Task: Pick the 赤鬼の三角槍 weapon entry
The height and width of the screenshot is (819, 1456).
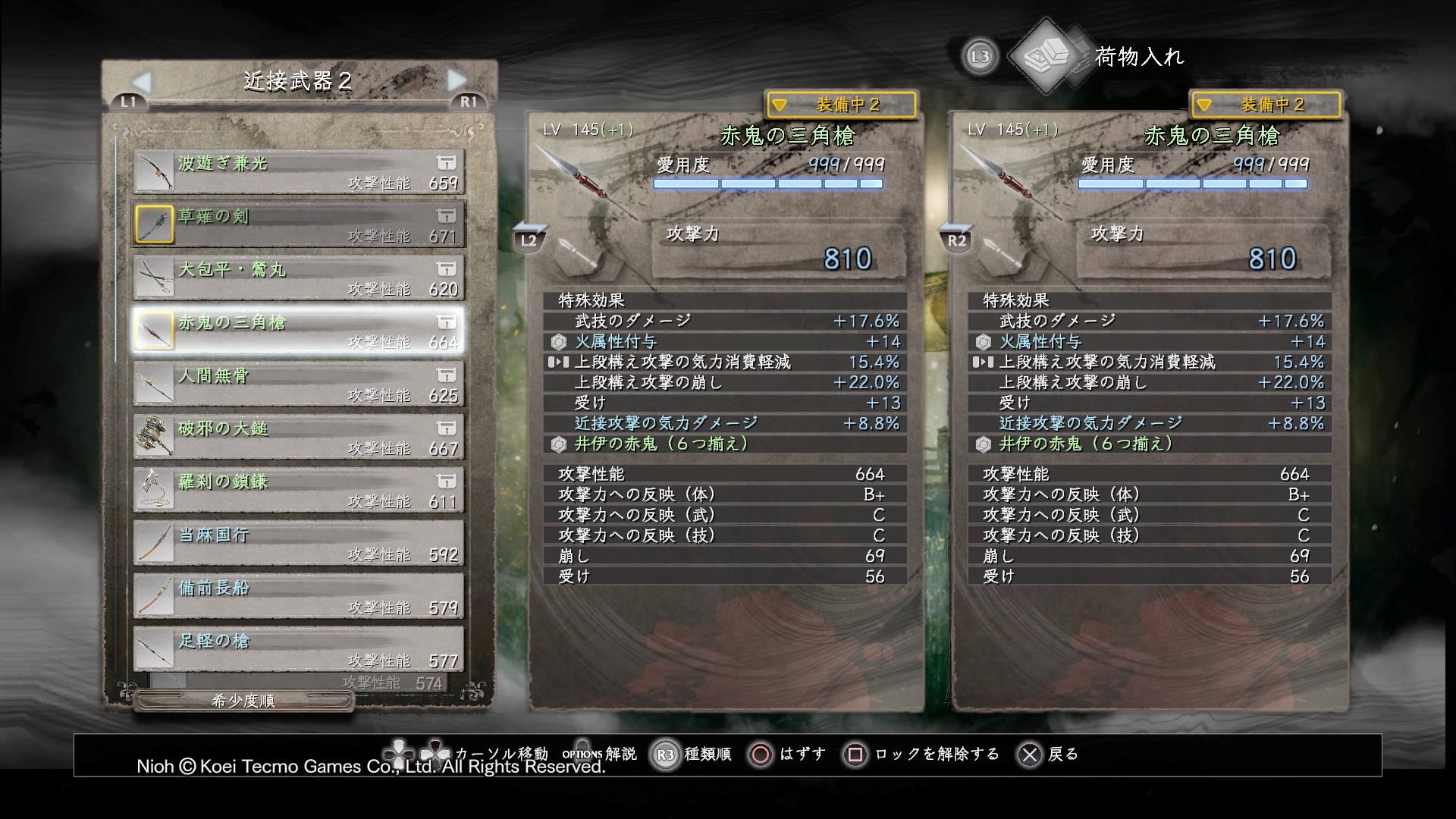Action: (298, 331)
